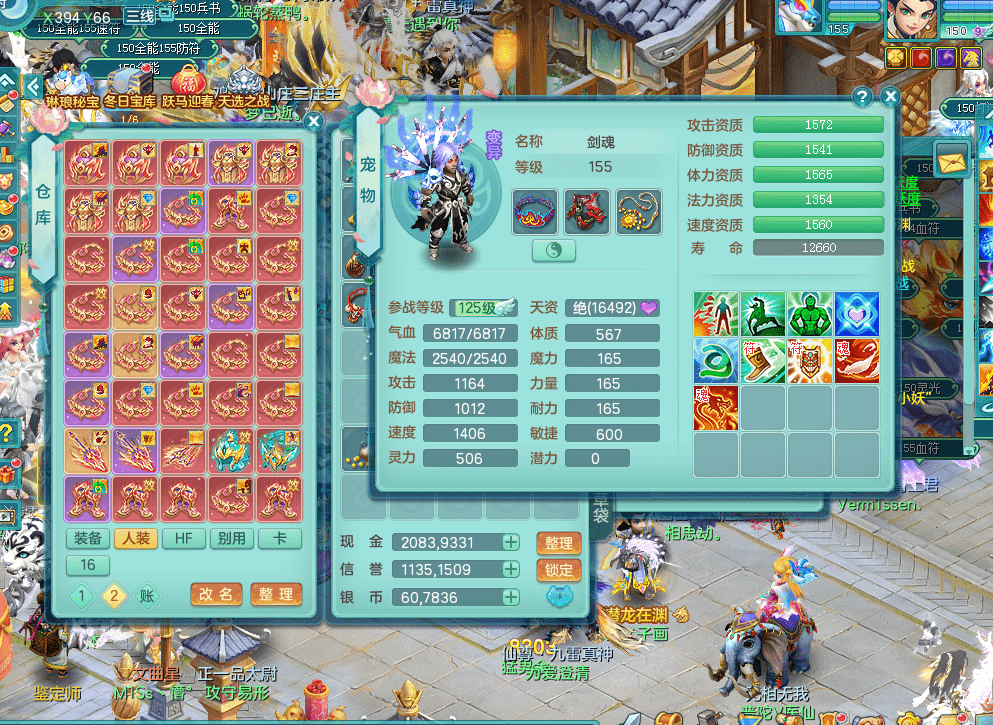The height and width of the screenshot is (725, 993).
Task: Choose the 卡 warehouse tab
Action: pyautogui.click(x=280, y=538)
